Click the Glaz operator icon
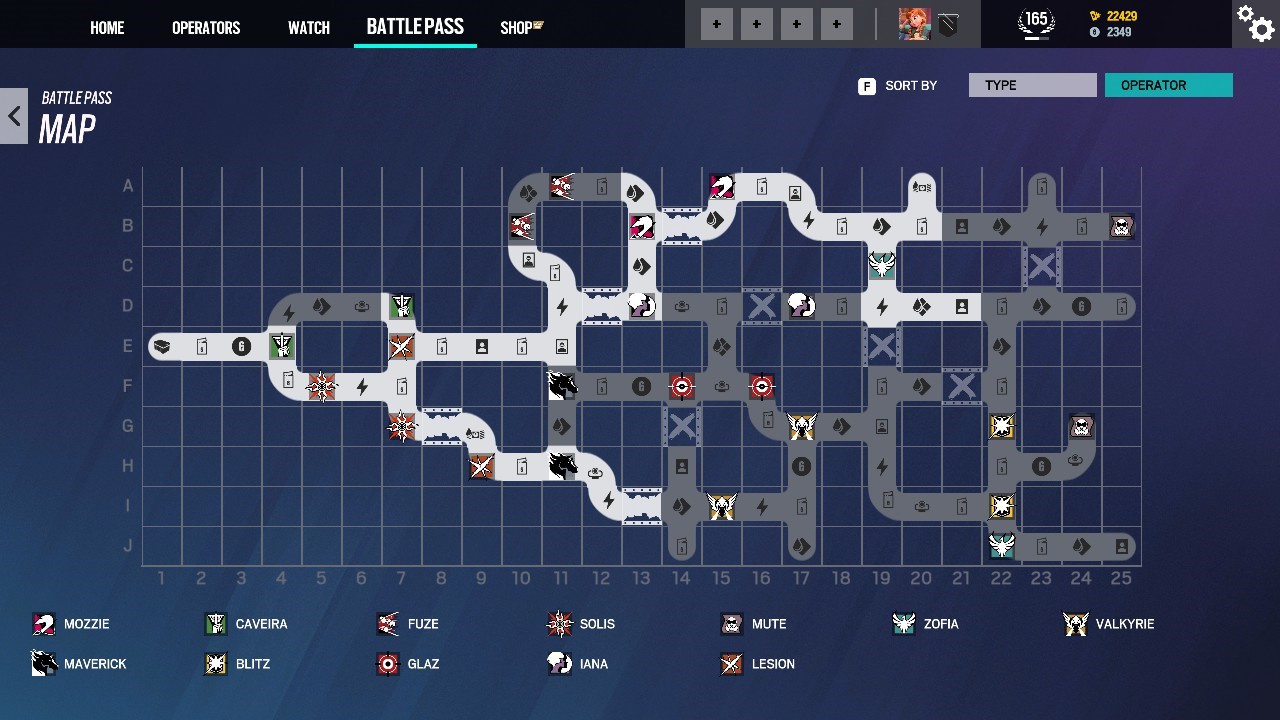The width and height of the screenshot is (1280, 720). (x=388, y=663)
